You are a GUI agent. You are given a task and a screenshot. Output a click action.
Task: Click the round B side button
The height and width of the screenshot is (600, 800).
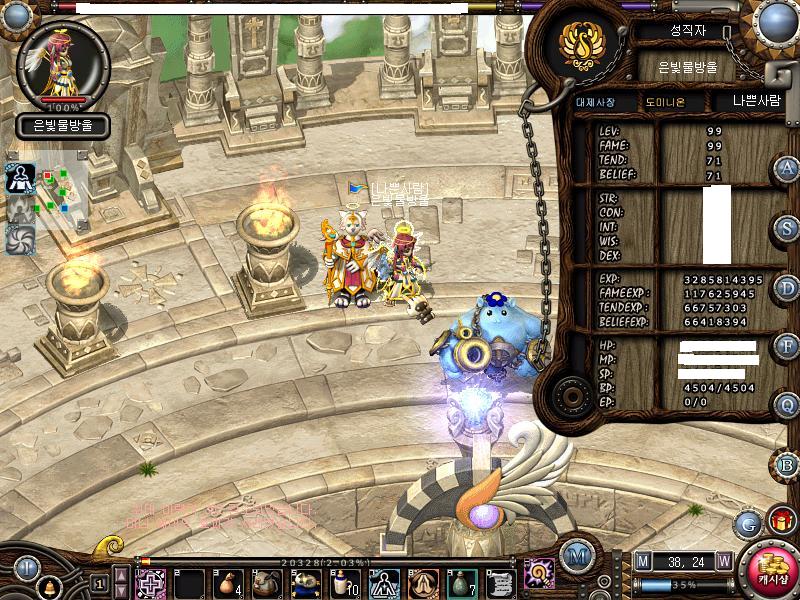[x=788, y=465]
